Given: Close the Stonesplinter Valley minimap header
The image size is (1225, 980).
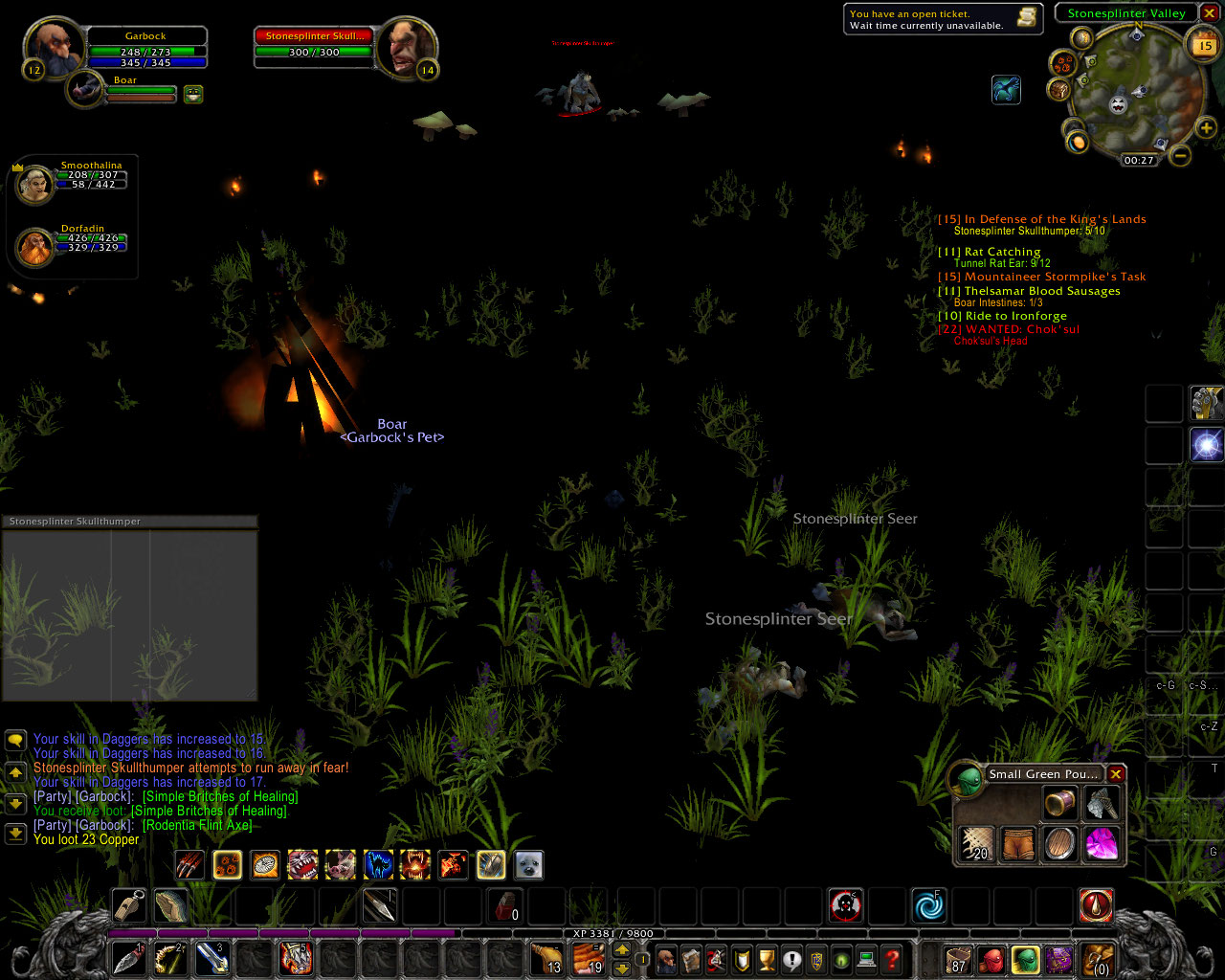Looking at the screenshot, I should (x=1210, y=13).
